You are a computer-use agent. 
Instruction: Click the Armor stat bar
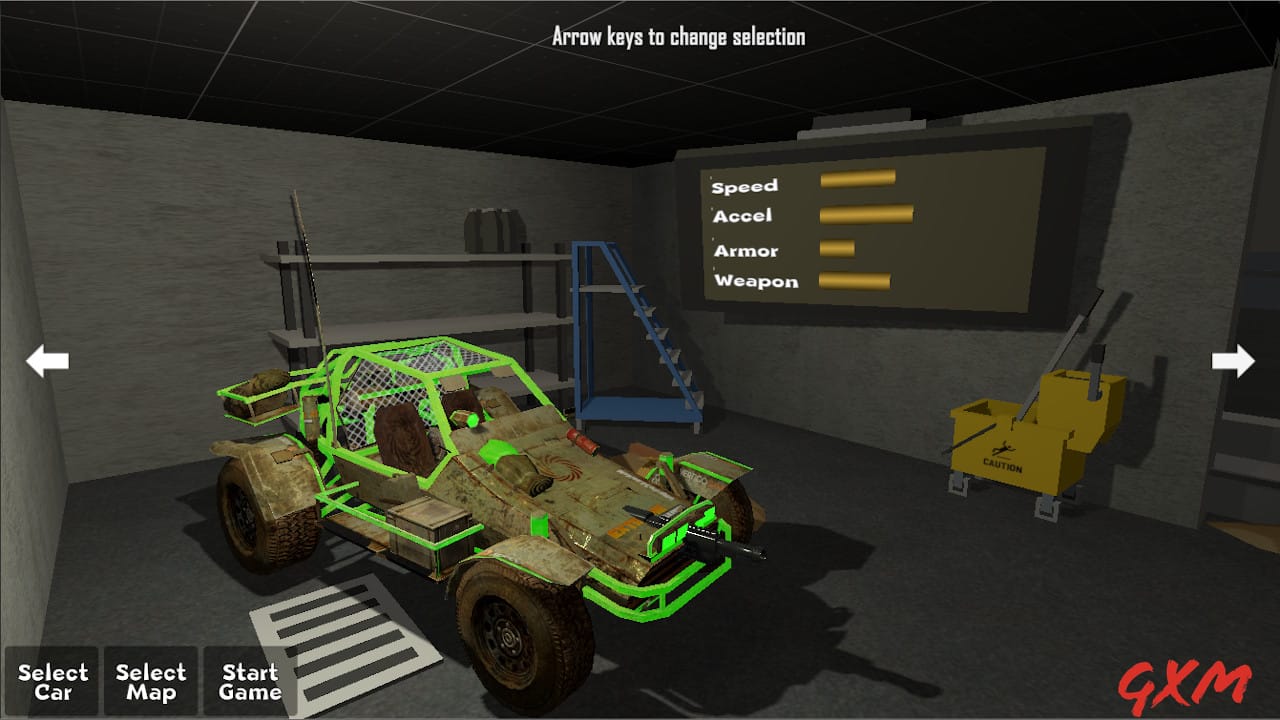(836, 247)
